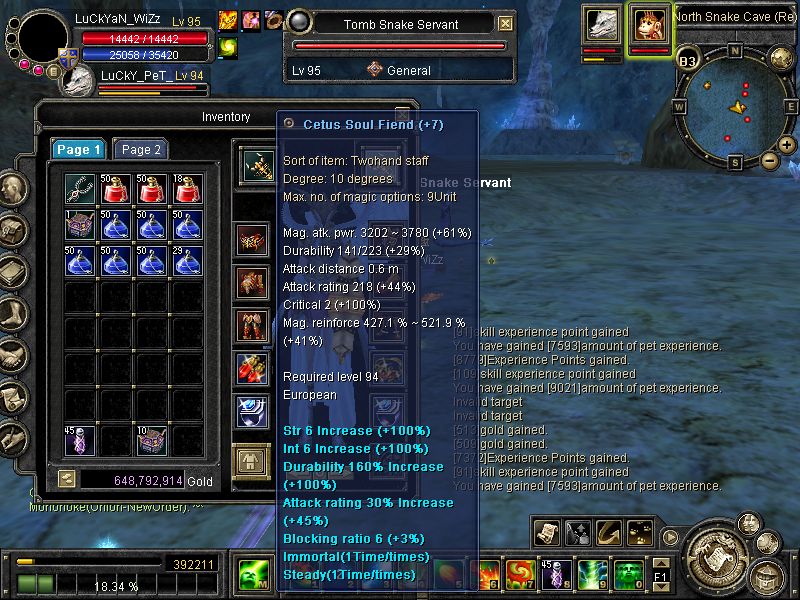
Task: Select the treasure box stack of 10
Action: click(x=150, y=440)
